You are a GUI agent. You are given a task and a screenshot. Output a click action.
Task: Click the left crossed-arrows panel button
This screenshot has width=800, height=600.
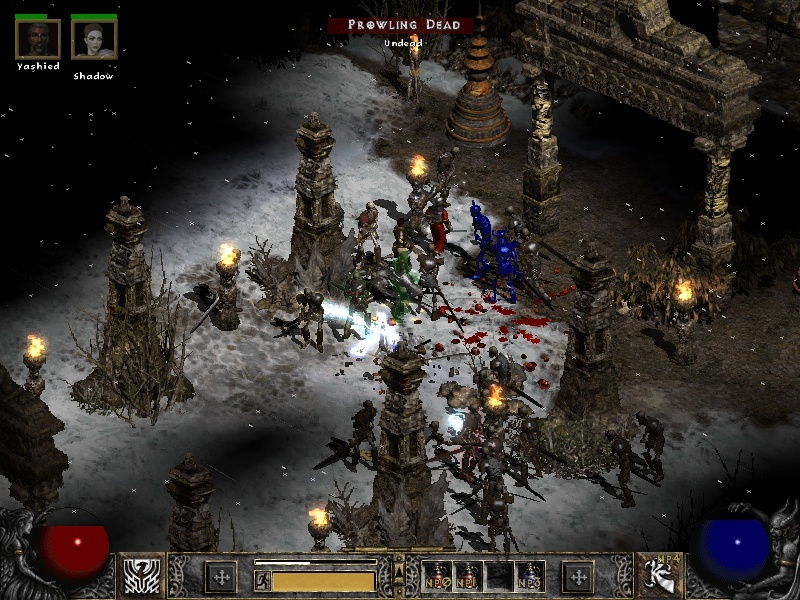pos(220,576)
